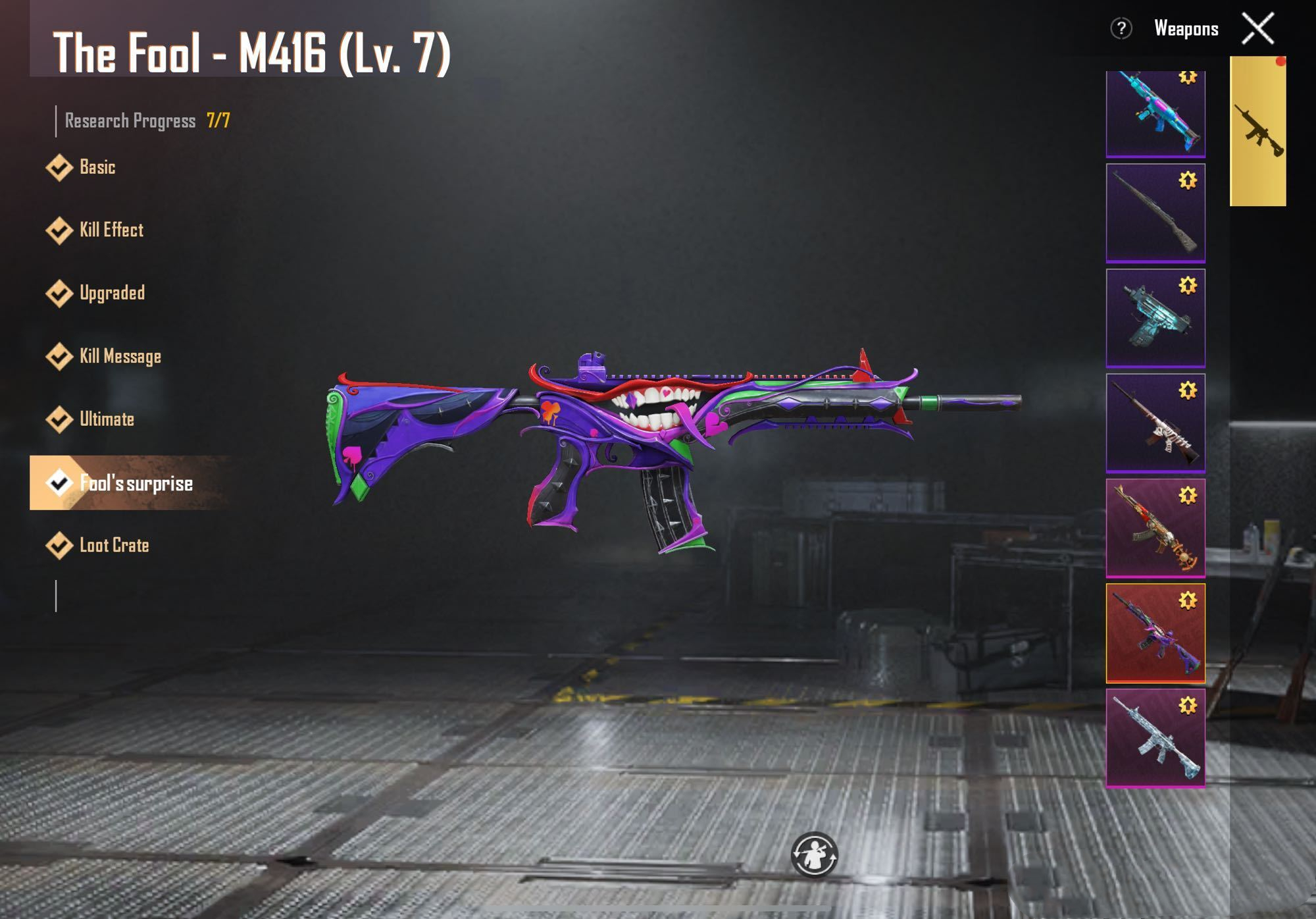Close the weapons screen
Viewport: 1316px width, 919px height.
pyautogui.click(x=1257, y=29)
